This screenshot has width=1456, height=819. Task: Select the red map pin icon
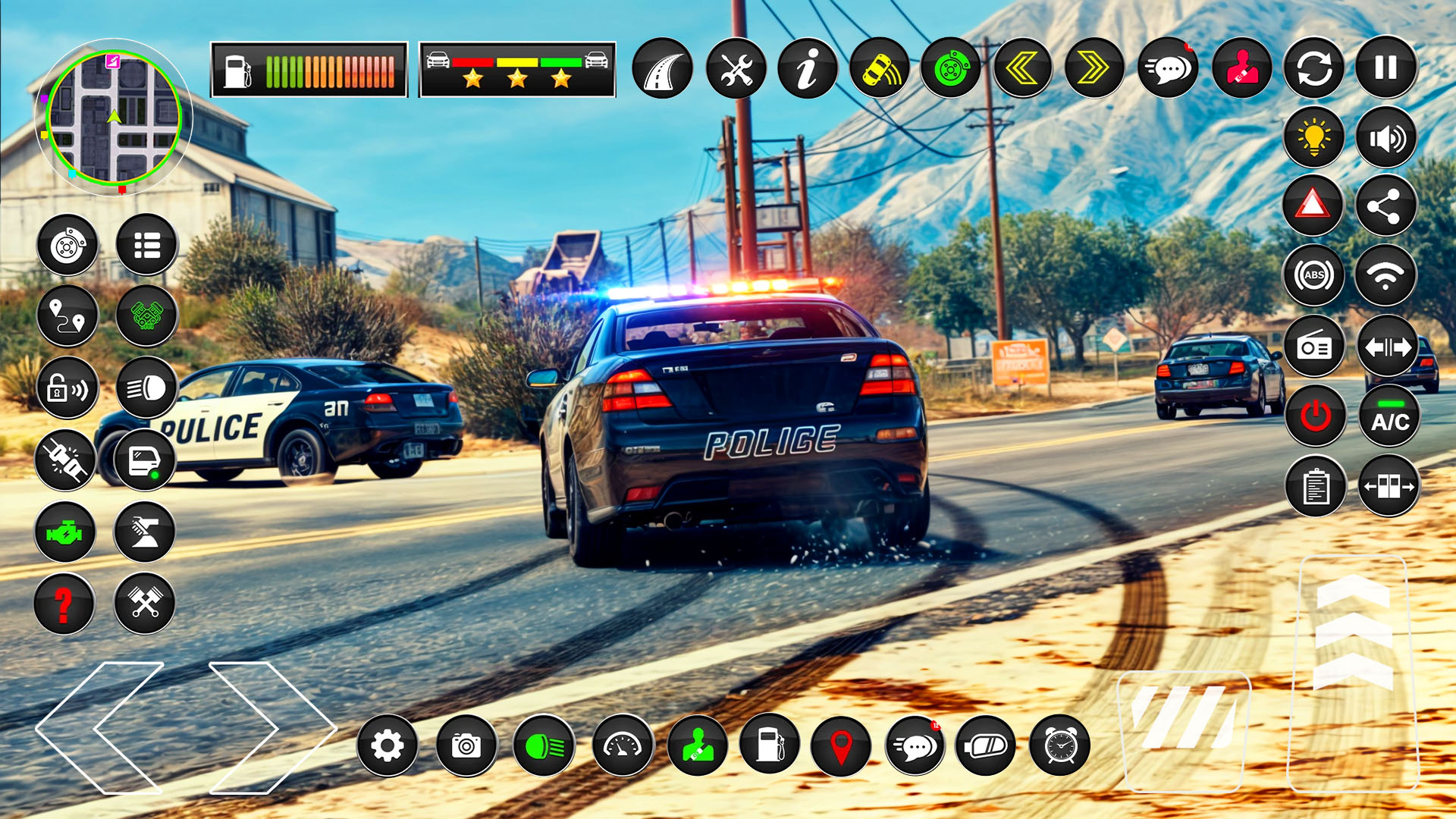(x=840, y=746)
